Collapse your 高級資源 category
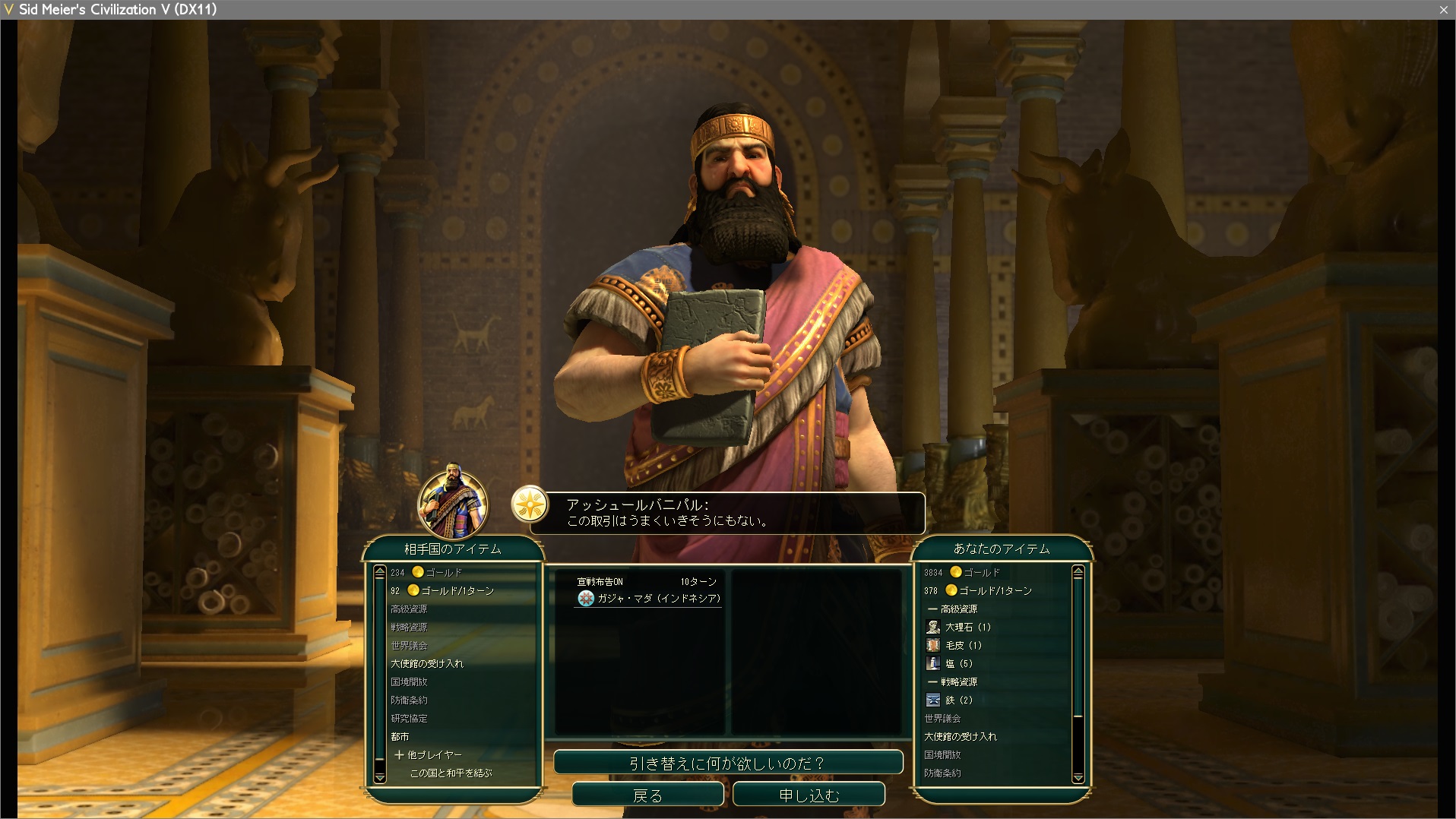 [x=953, y=609]
